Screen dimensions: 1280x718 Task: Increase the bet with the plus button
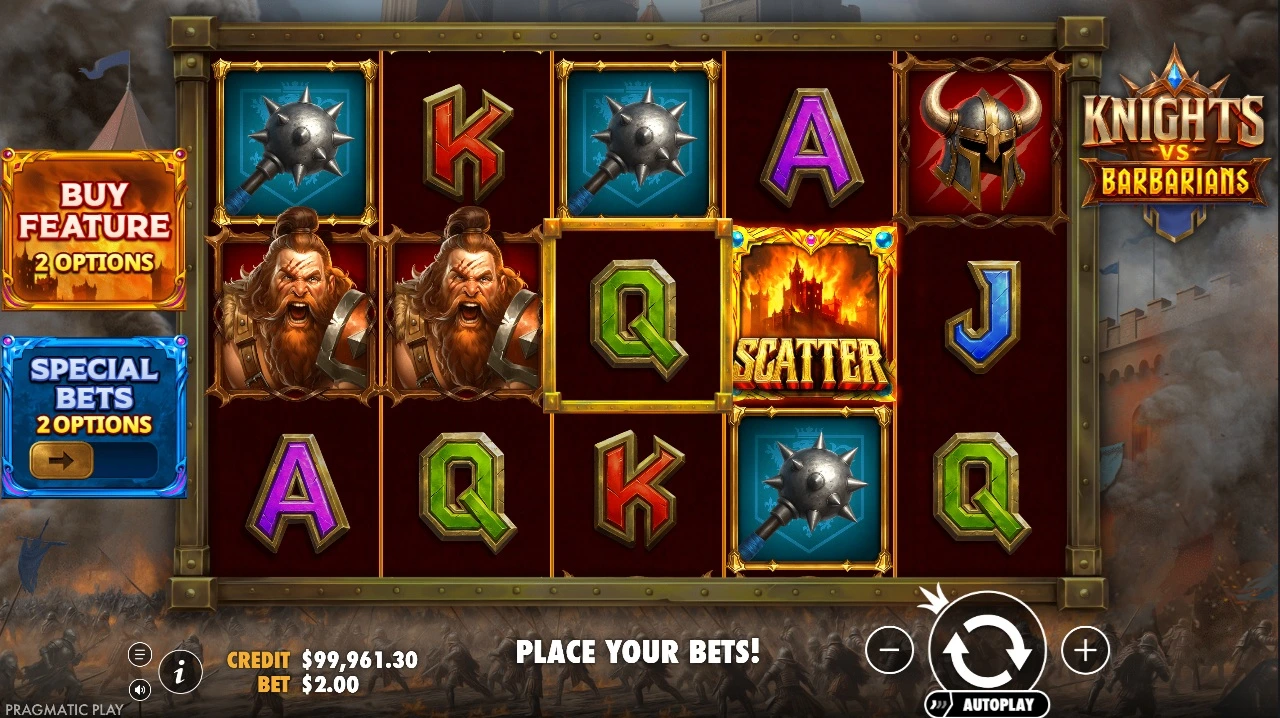[x=1085, y=652]
